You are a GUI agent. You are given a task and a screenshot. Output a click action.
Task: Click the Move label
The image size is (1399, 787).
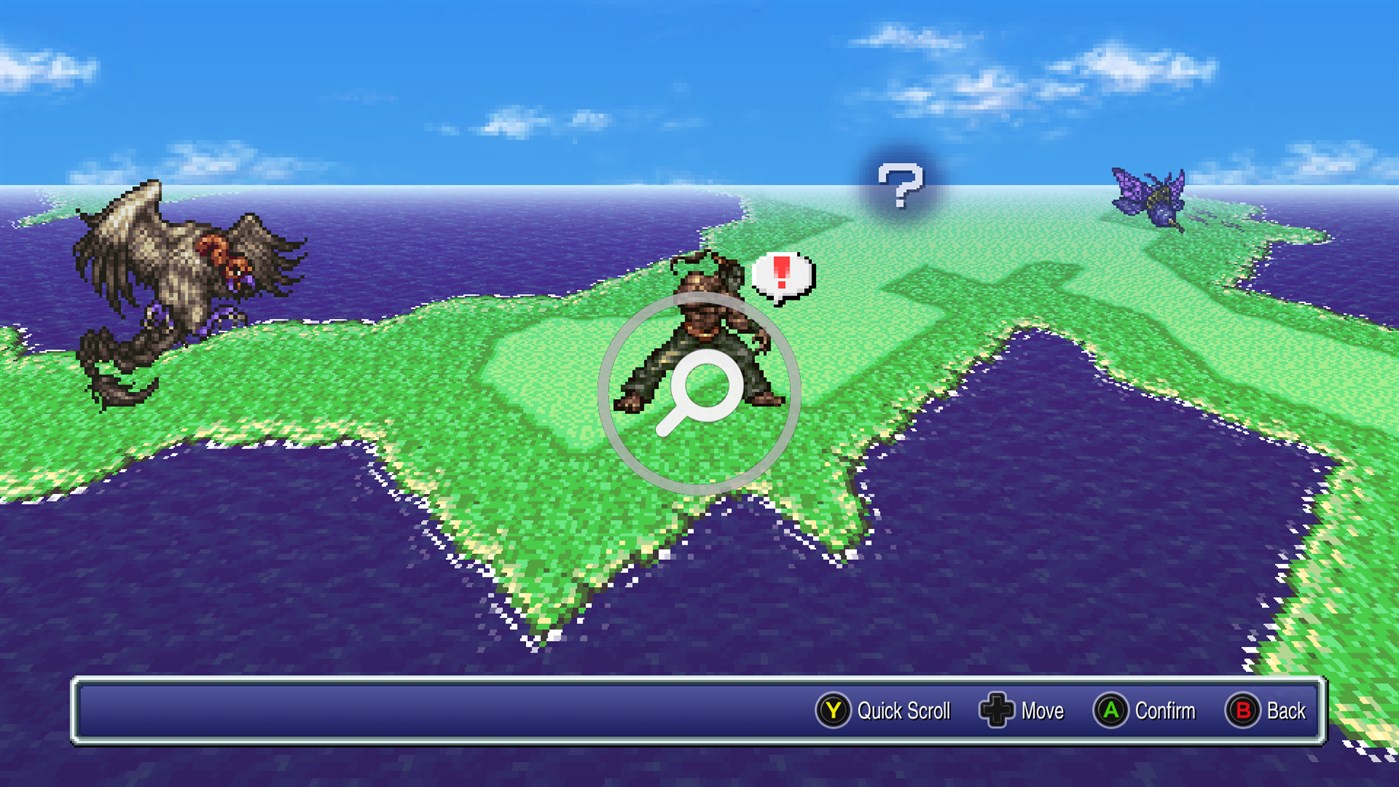click(1044, 711)
